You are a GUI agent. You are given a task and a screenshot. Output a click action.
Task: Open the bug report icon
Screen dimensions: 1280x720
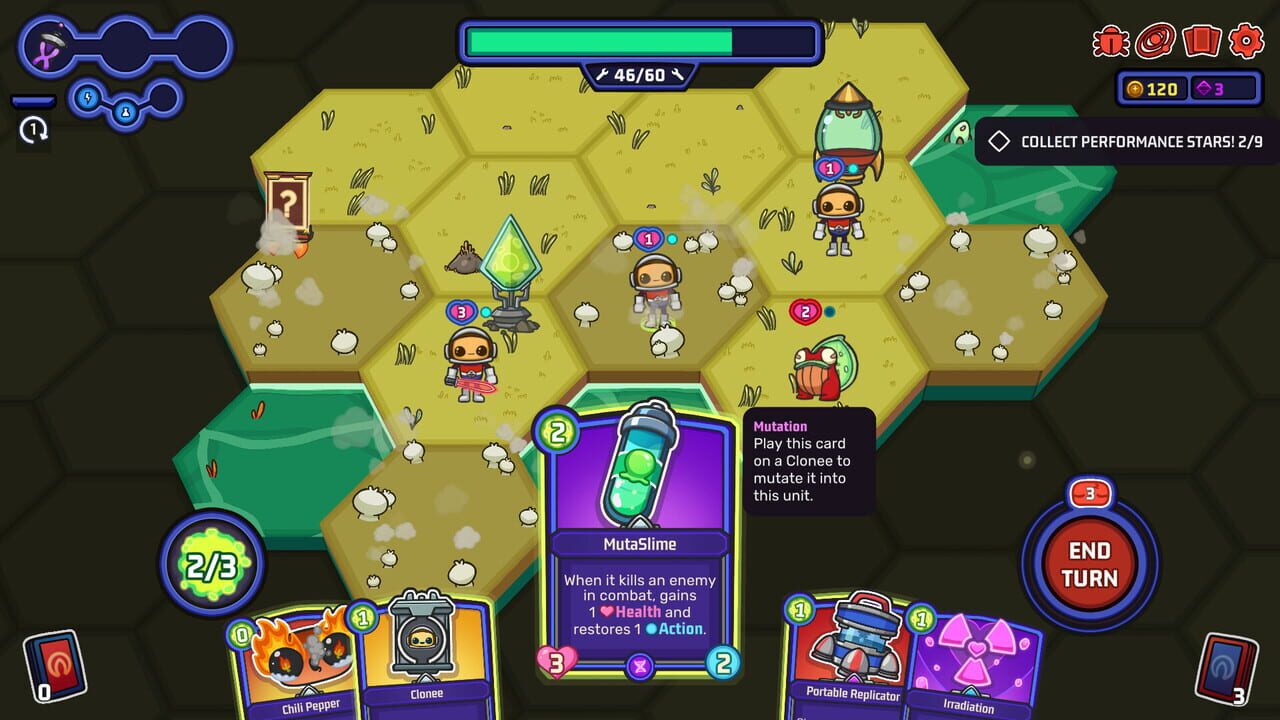(x=1110, y=40)
